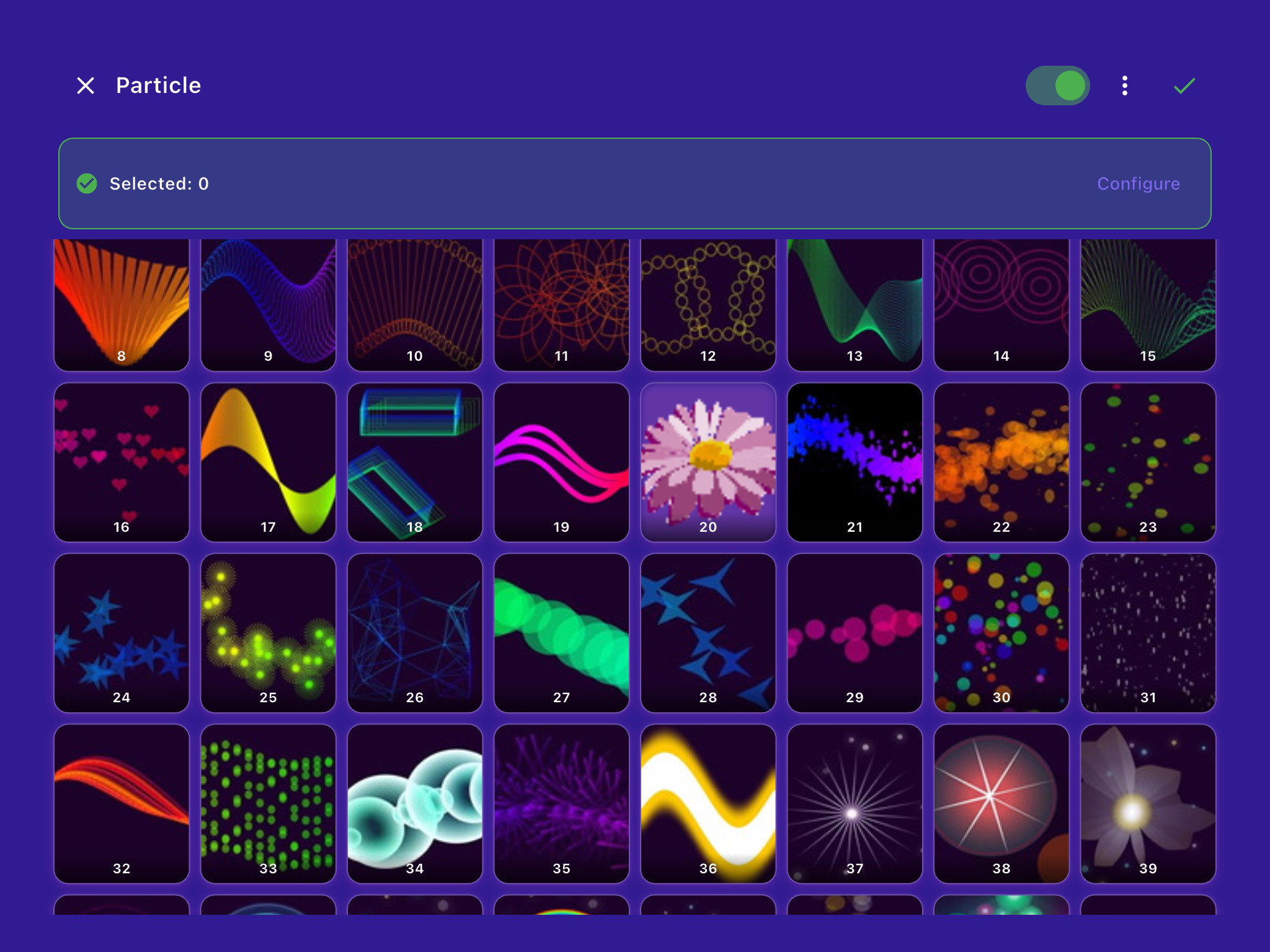Expand the selection summary banner
Image resolution: width=1270 pixels, height=952 pixels.
(x=634, y=183)
